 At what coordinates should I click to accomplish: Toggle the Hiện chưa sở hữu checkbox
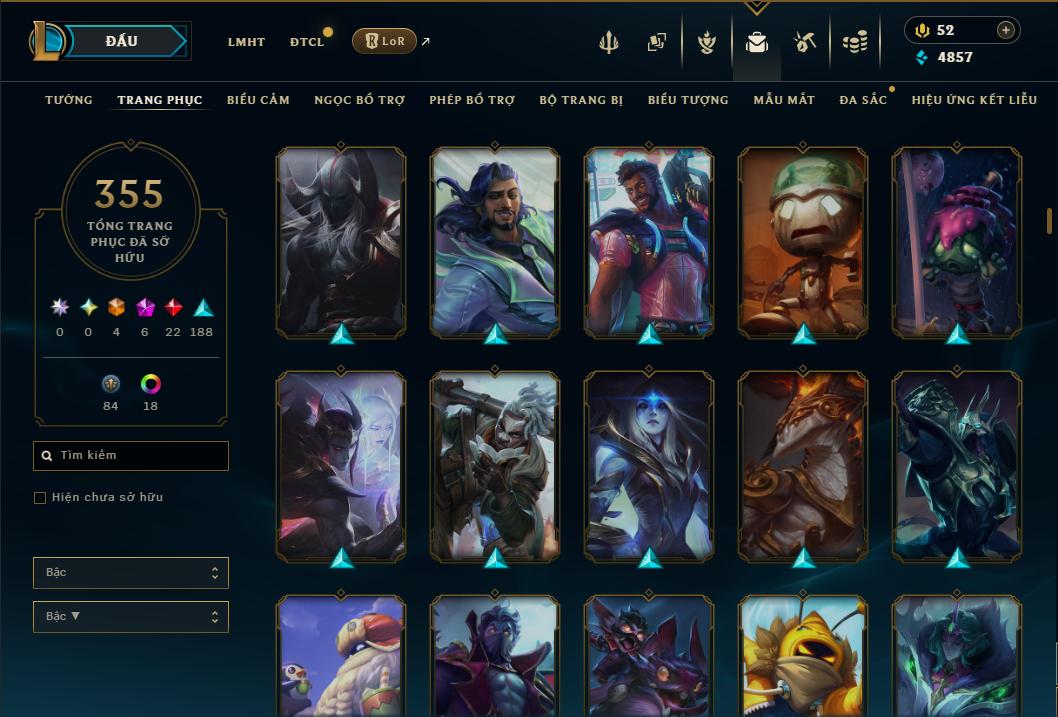(40, 498)
